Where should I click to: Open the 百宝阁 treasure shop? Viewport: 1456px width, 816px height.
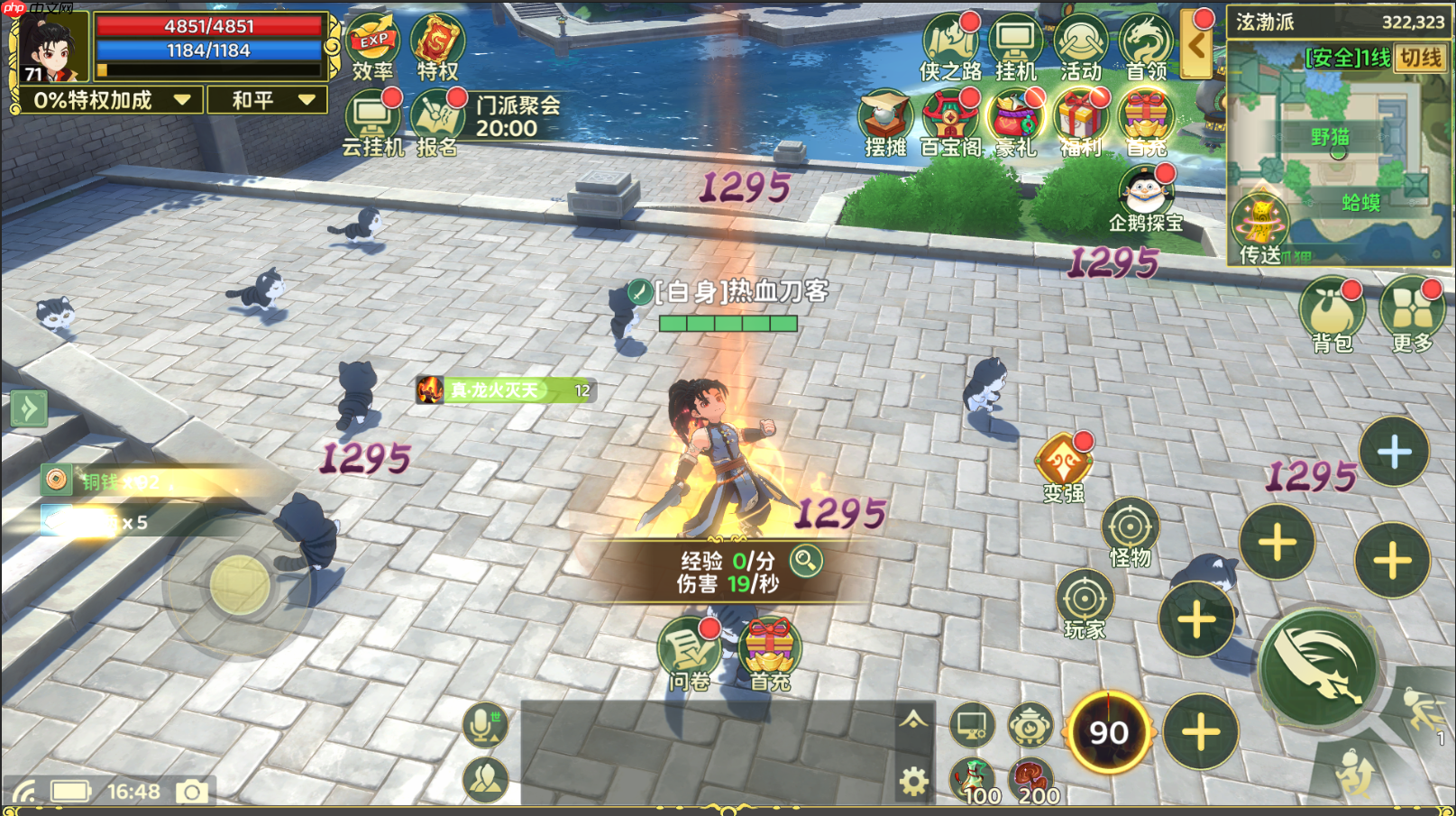[x=949, y=124]
